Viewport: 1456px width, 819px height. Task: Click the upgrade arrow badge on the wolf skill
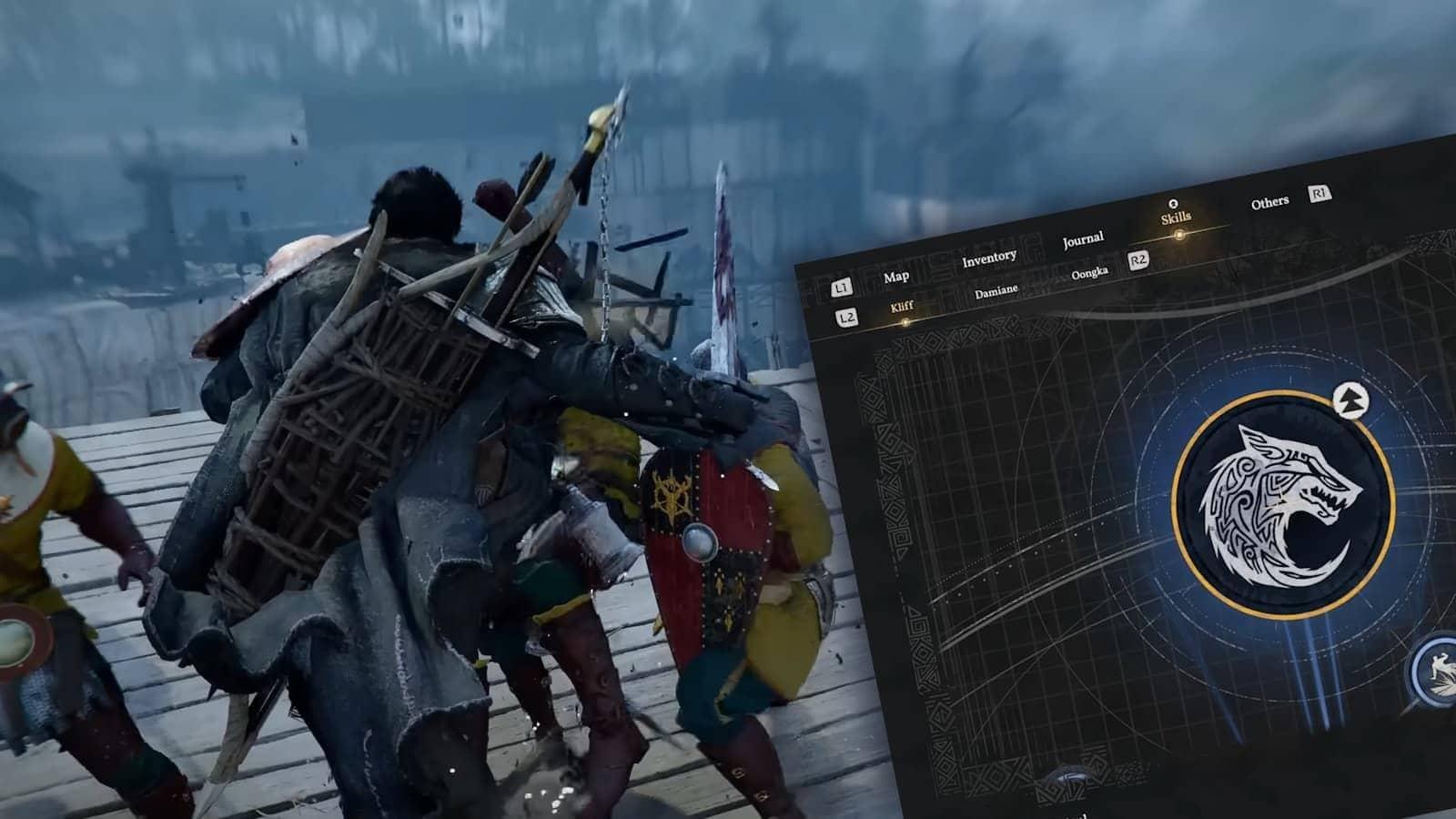(1353, 399)
